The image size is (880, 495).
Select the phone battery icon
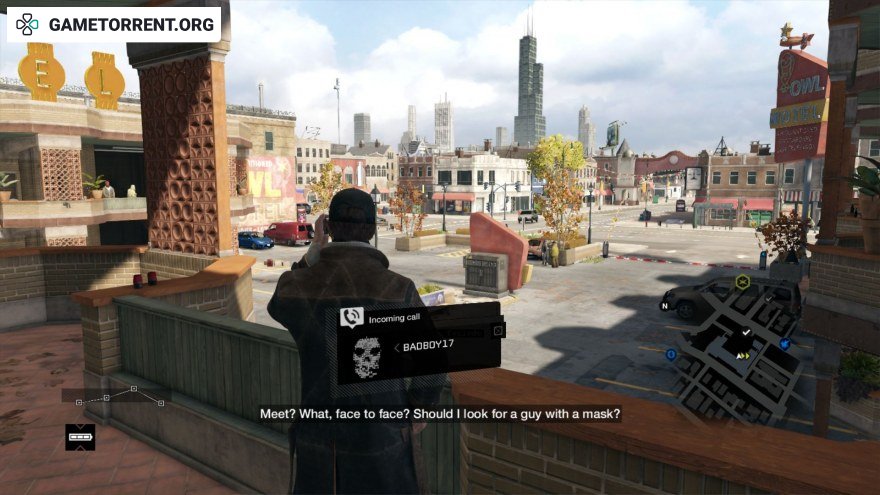pyautogui.click(x=80, y=436)
